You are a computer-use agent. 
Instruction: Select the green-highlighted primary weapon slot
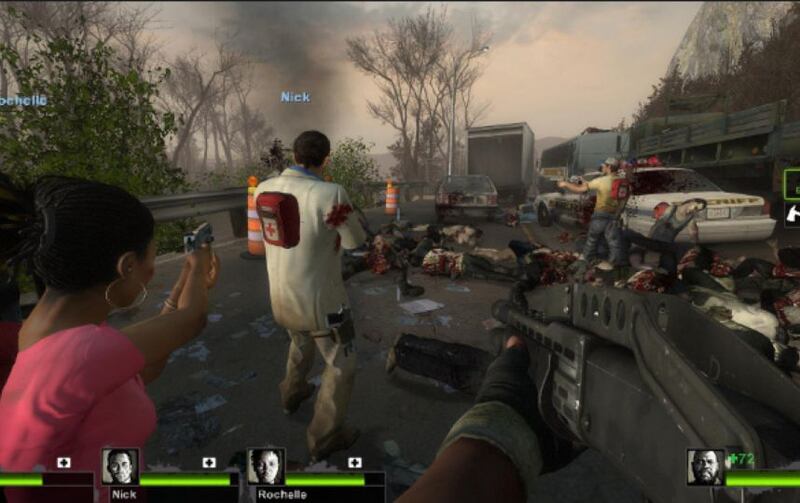(792, 184)
